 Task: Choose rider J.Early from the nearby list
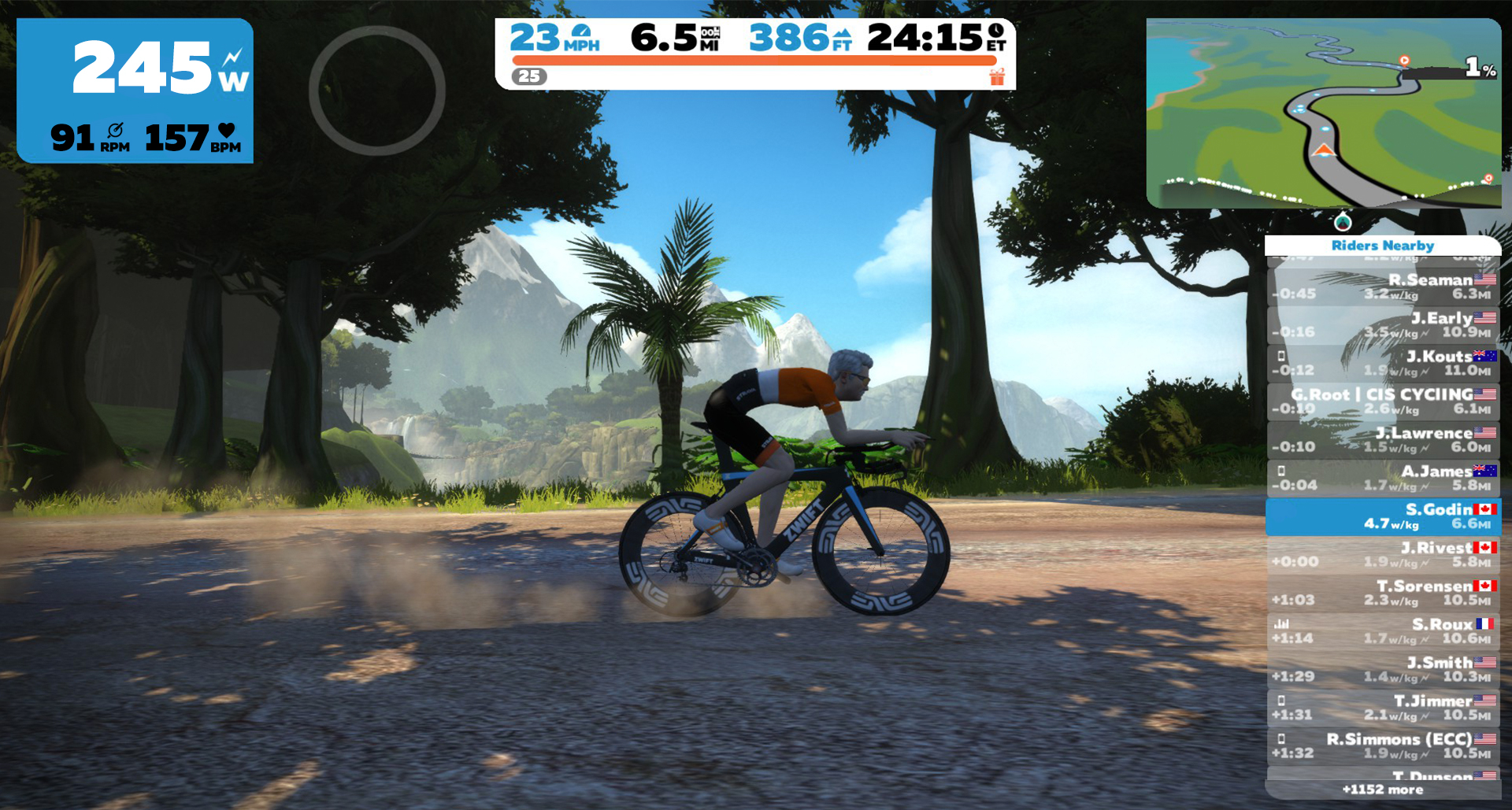click(1383, 325)
